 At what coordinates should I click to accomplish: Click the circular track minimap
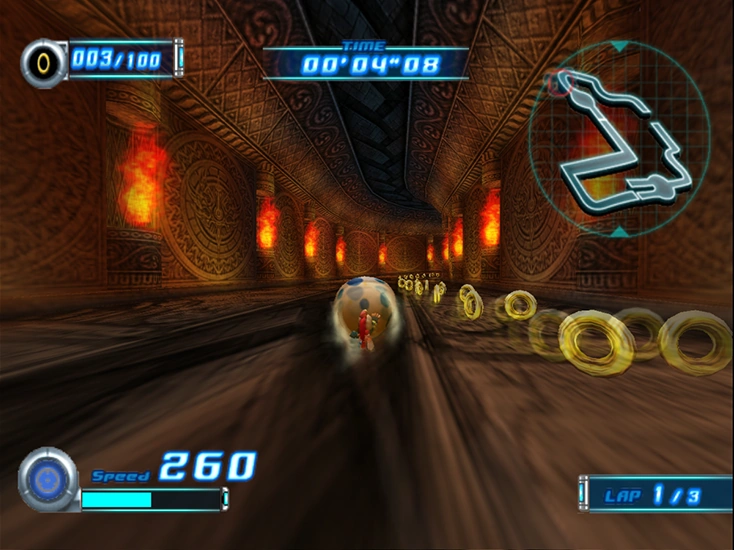click(626, 138)
